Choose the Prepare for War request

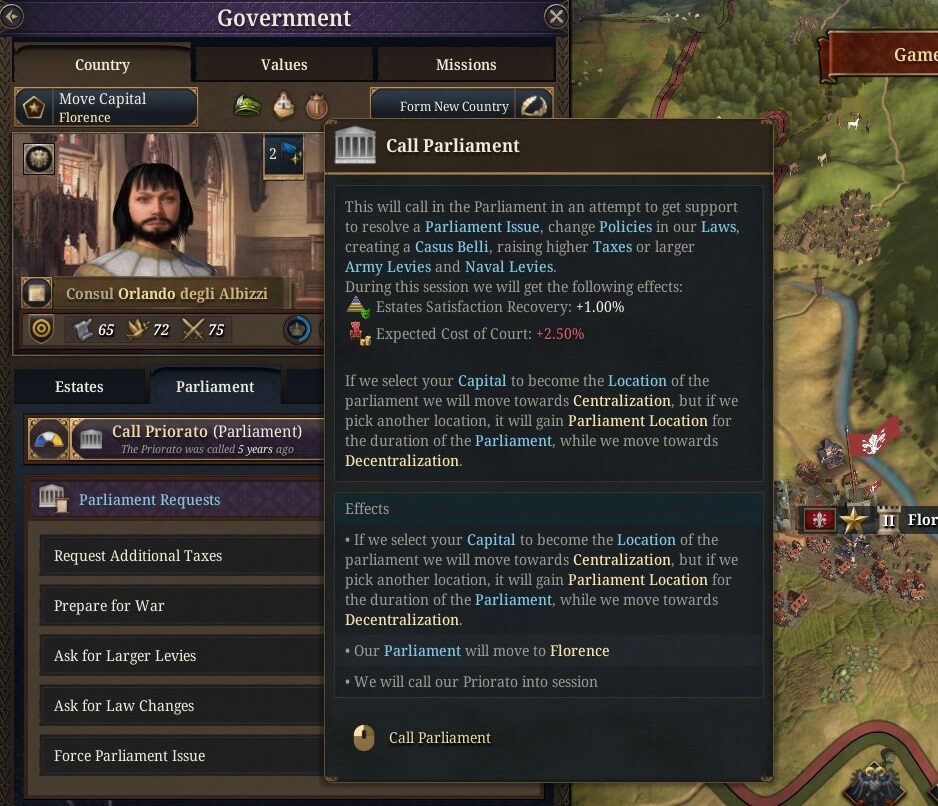click(x=180, y=606)
